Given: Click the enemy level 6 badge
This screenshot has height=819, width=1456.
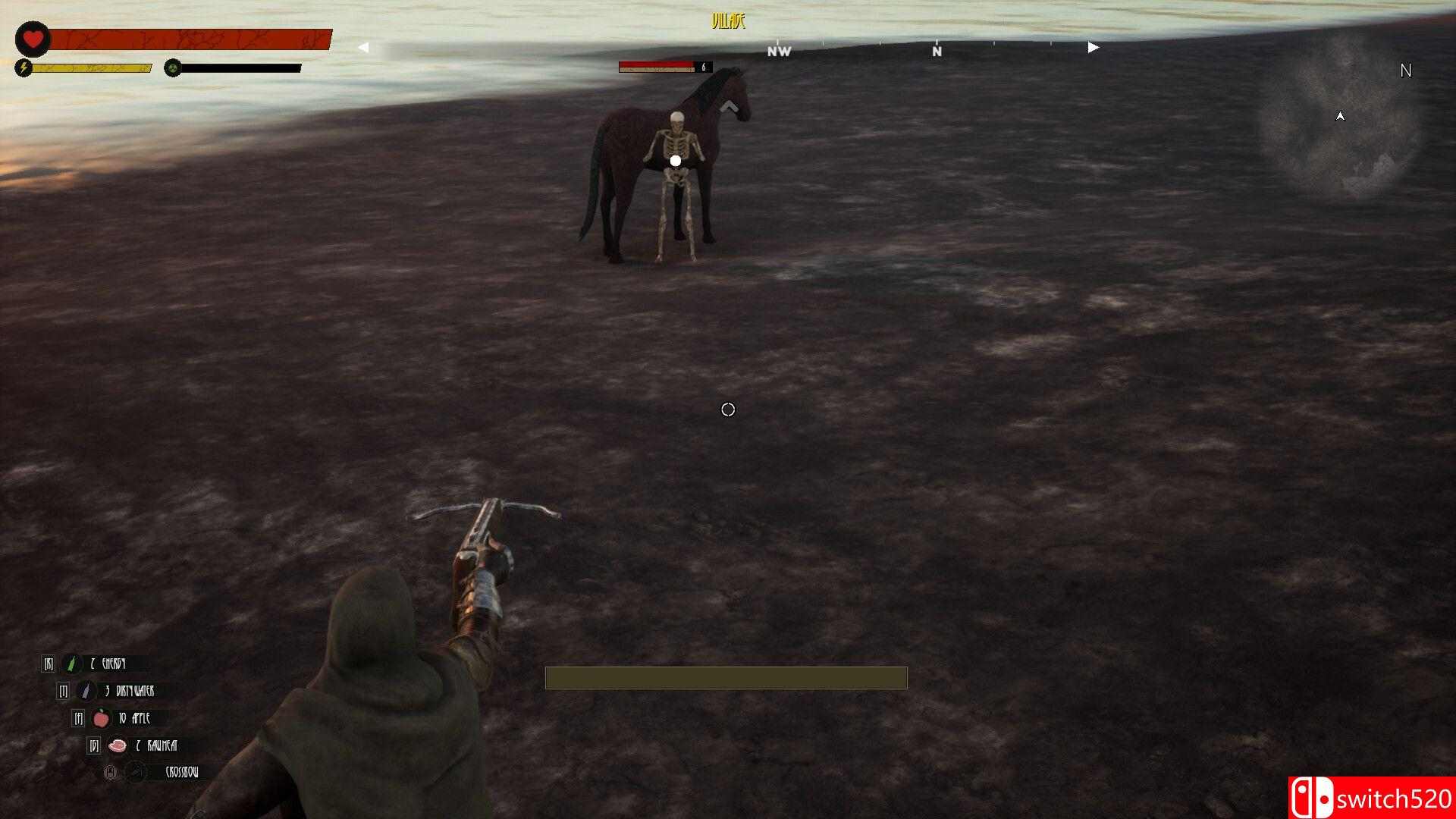Looking at the screenshot, I should click(x=704, y=67).
